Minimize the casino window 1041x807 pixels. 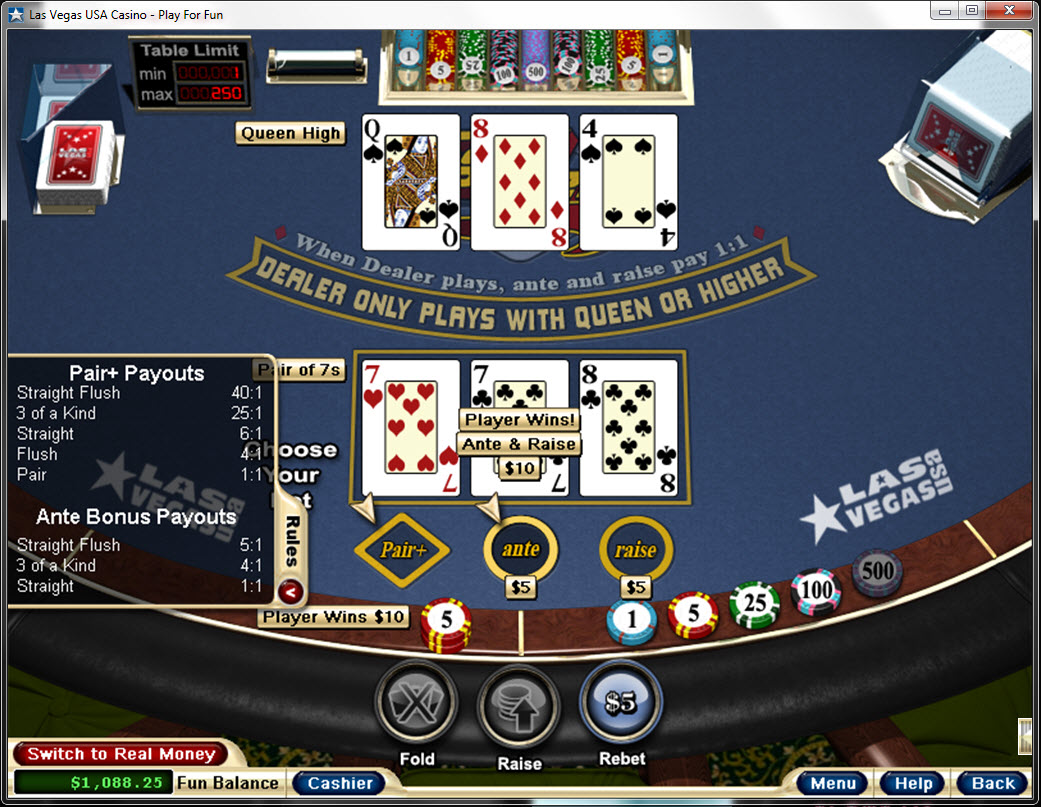pyautogui.click(x=945, y=10)
